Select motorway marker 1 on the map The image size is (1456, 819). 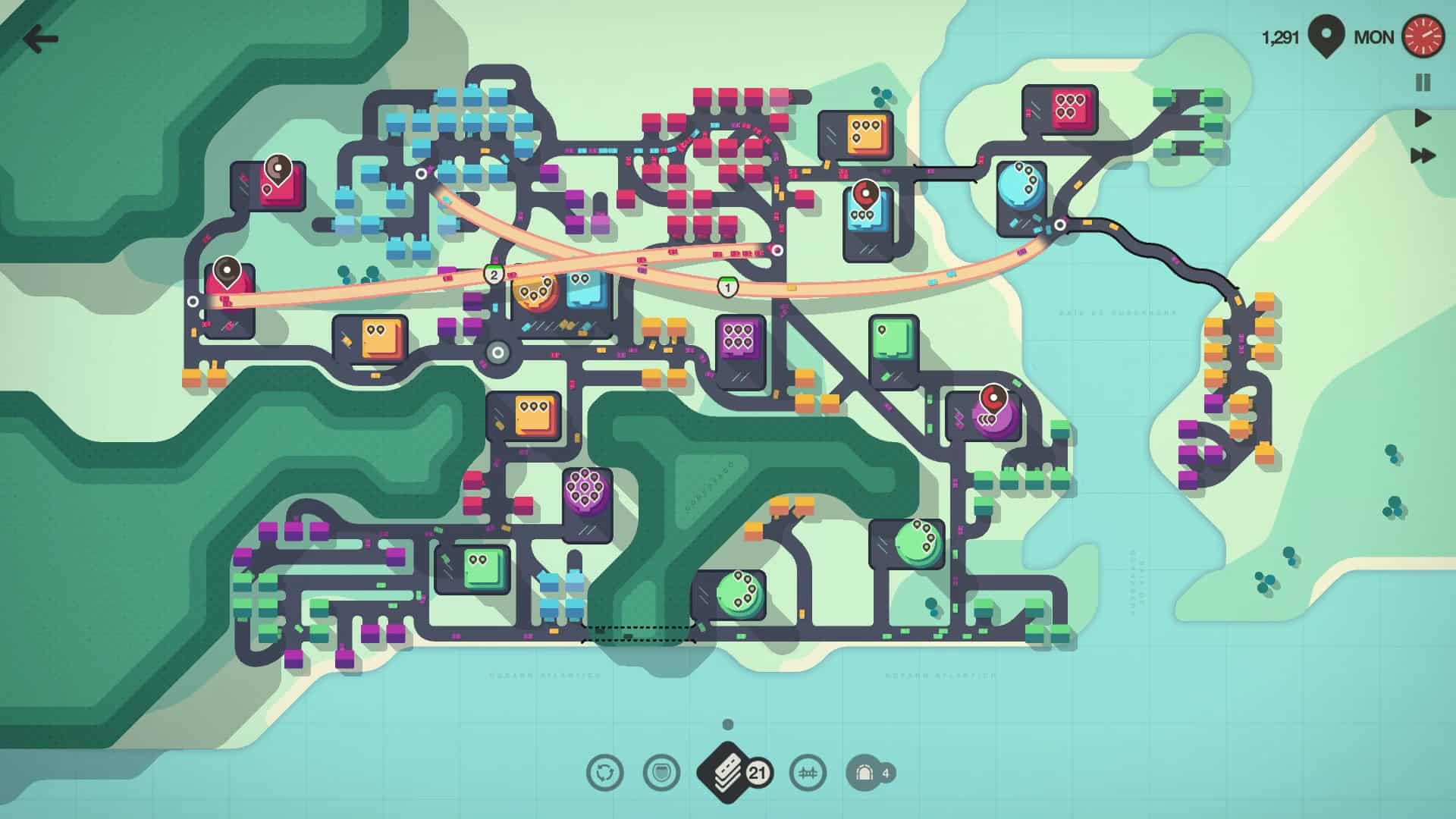click(x=726, y=287)
